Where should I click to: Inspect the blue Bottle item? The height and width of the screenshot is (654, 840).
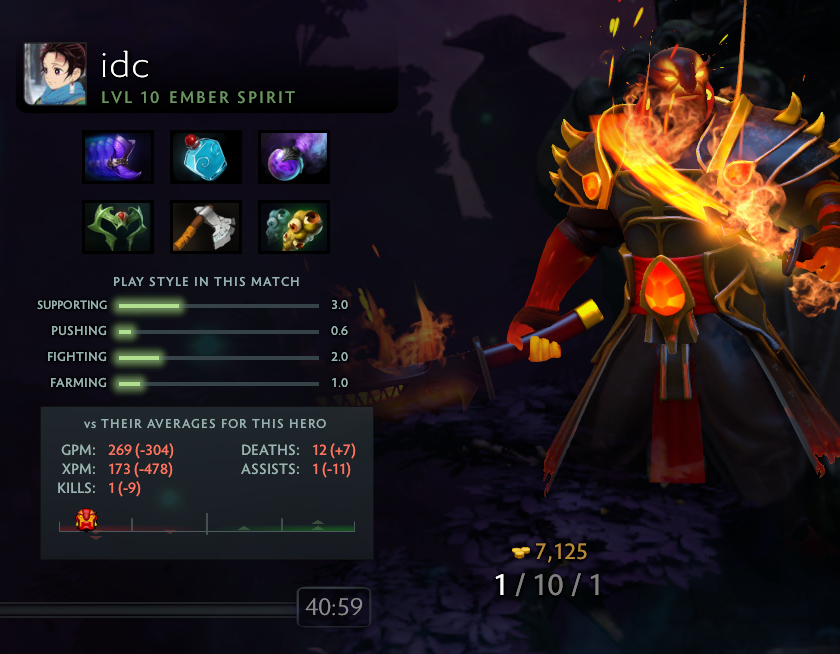coord(206,157)
